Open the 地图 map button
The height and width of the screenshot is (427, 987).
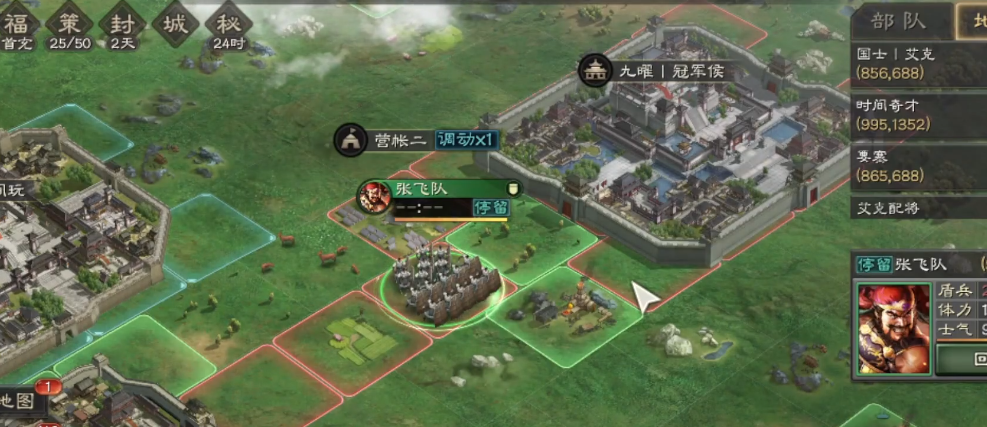click(x=20, y=402)
